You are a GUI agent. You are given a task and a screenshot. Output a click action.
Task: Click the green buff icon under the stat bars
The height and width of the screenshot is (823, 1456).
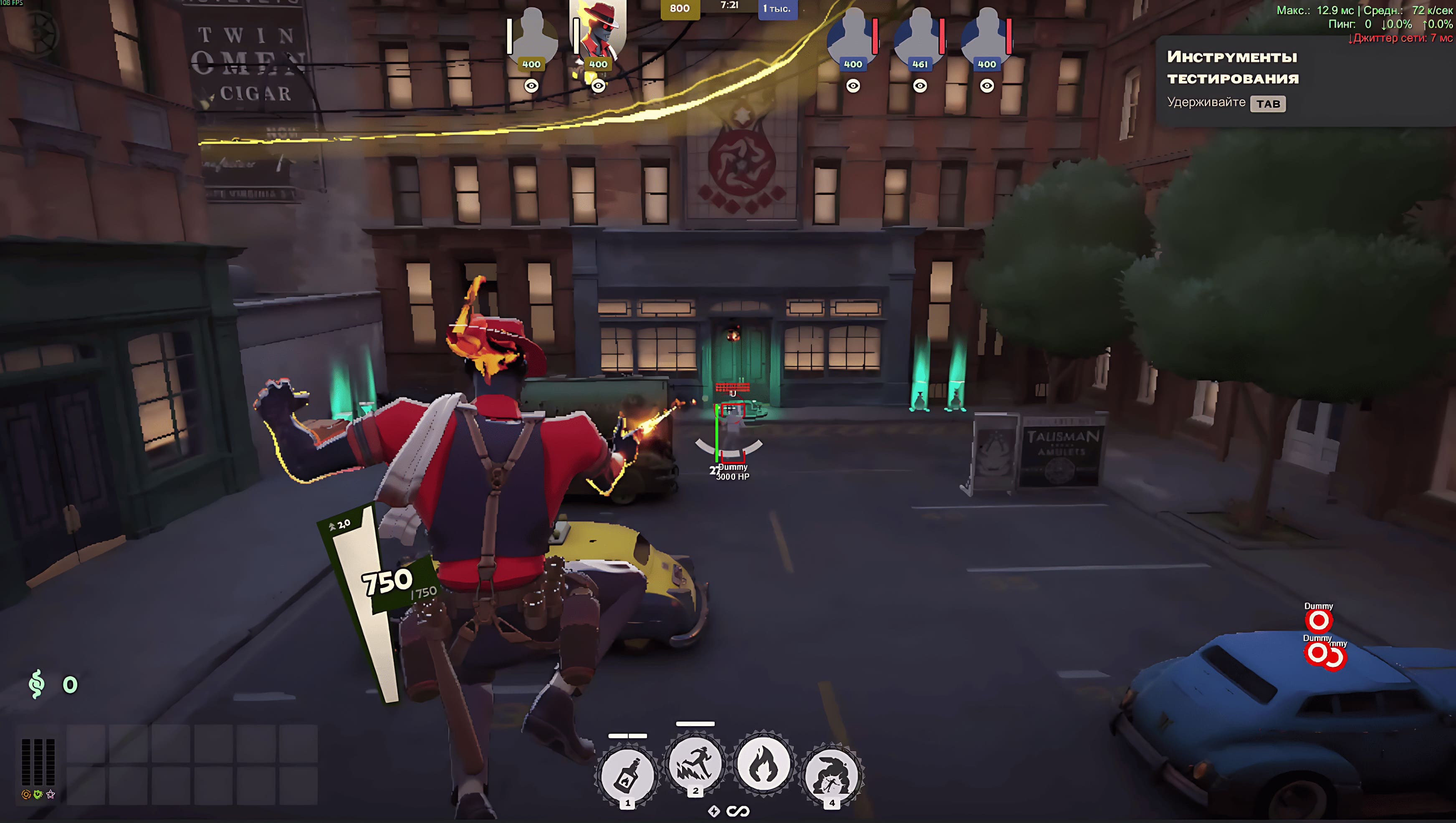(38, 794)
